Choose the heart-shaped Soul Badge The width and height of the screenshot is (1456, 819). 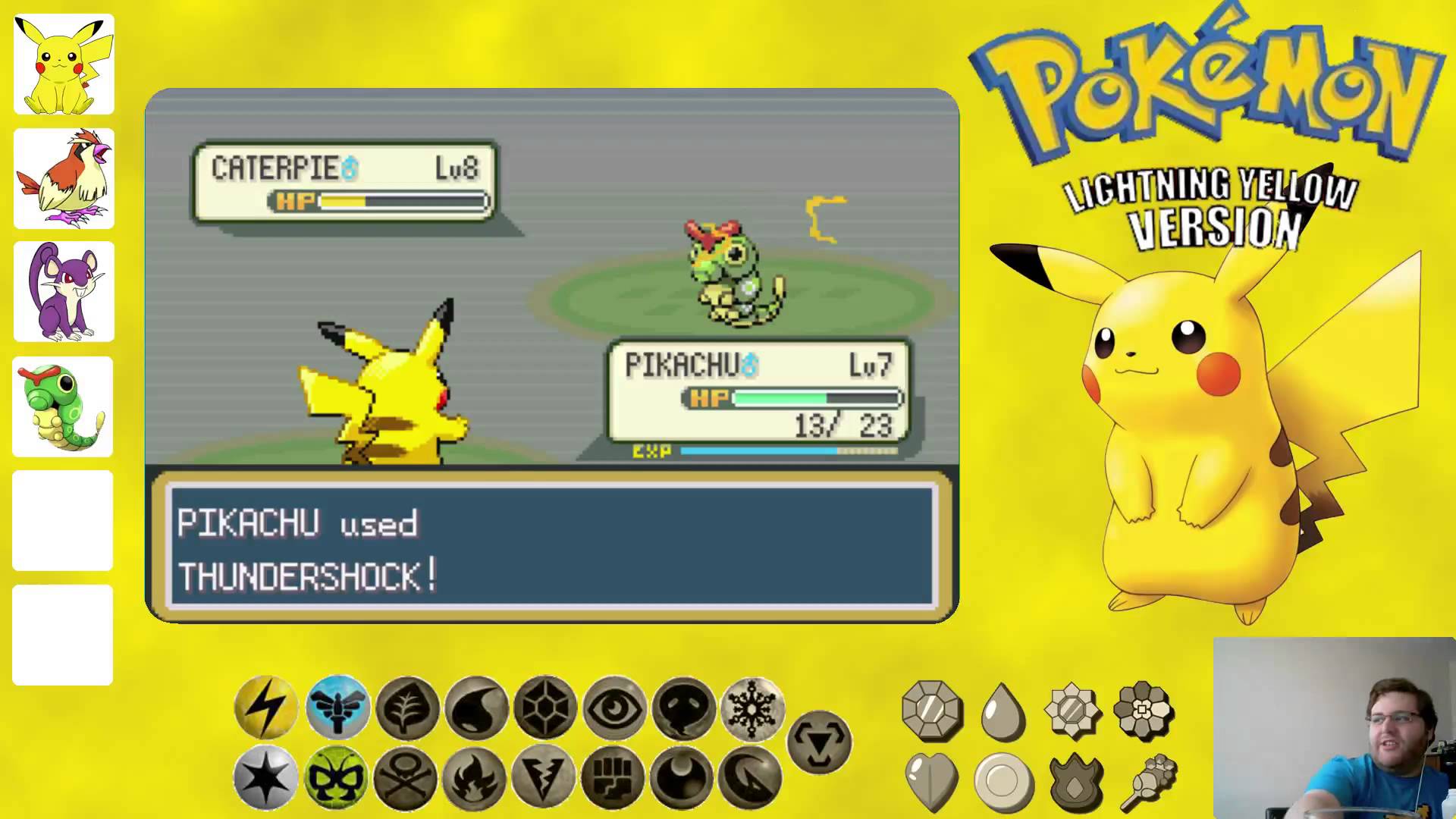(932, 781)
